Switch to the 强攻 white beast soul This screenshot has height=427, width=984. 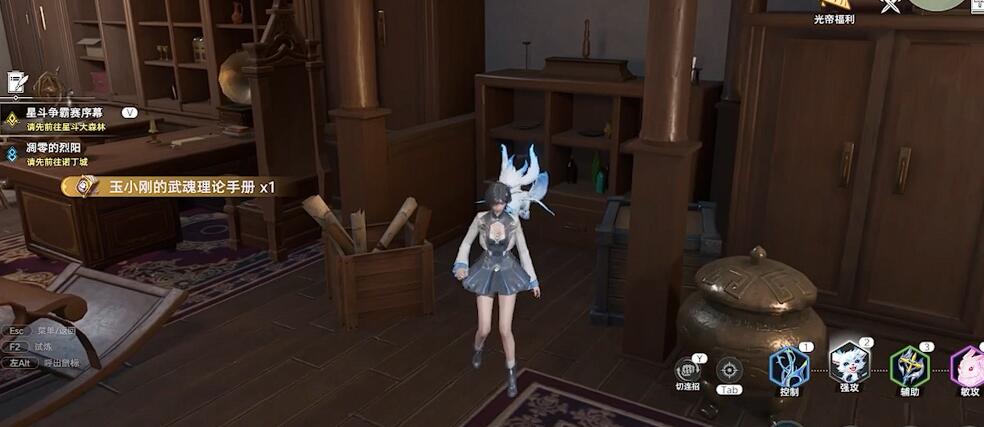tap(849, 363)
